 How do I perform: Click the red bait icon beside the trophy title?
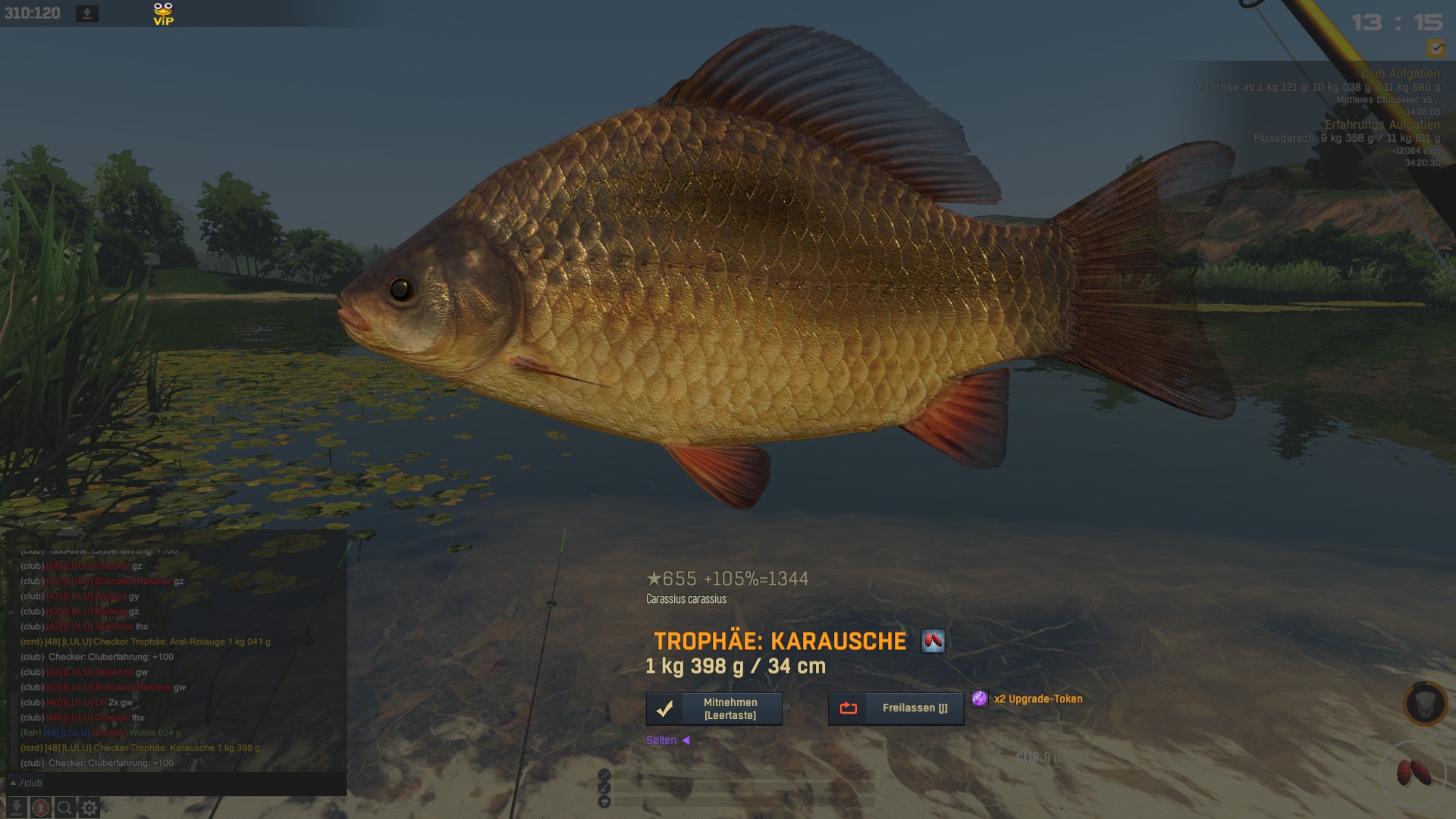pyautogui.click(x=933, y=642)
